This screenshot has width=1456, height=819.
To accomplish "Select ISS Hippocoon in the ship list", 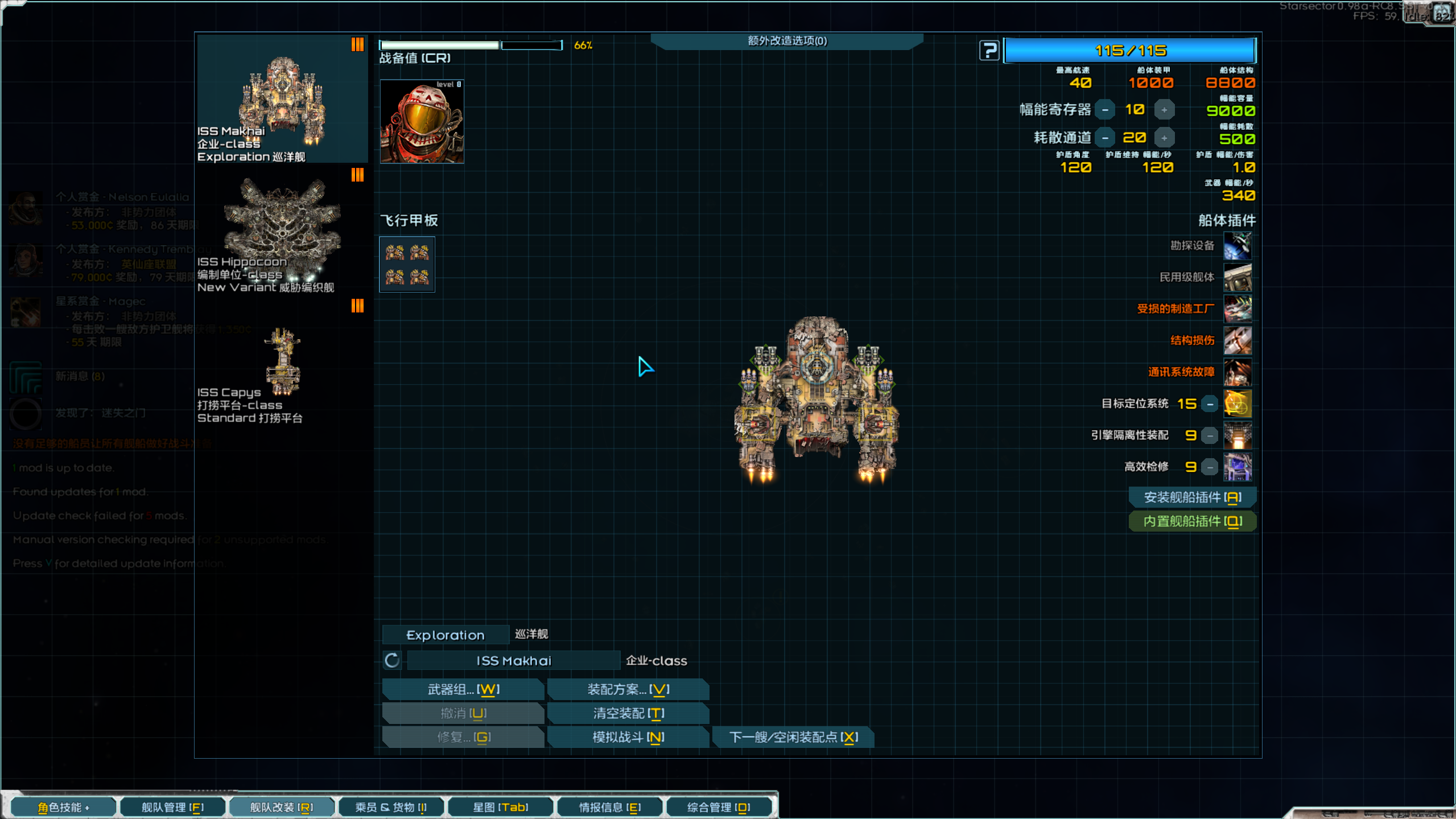I will 283,233.
